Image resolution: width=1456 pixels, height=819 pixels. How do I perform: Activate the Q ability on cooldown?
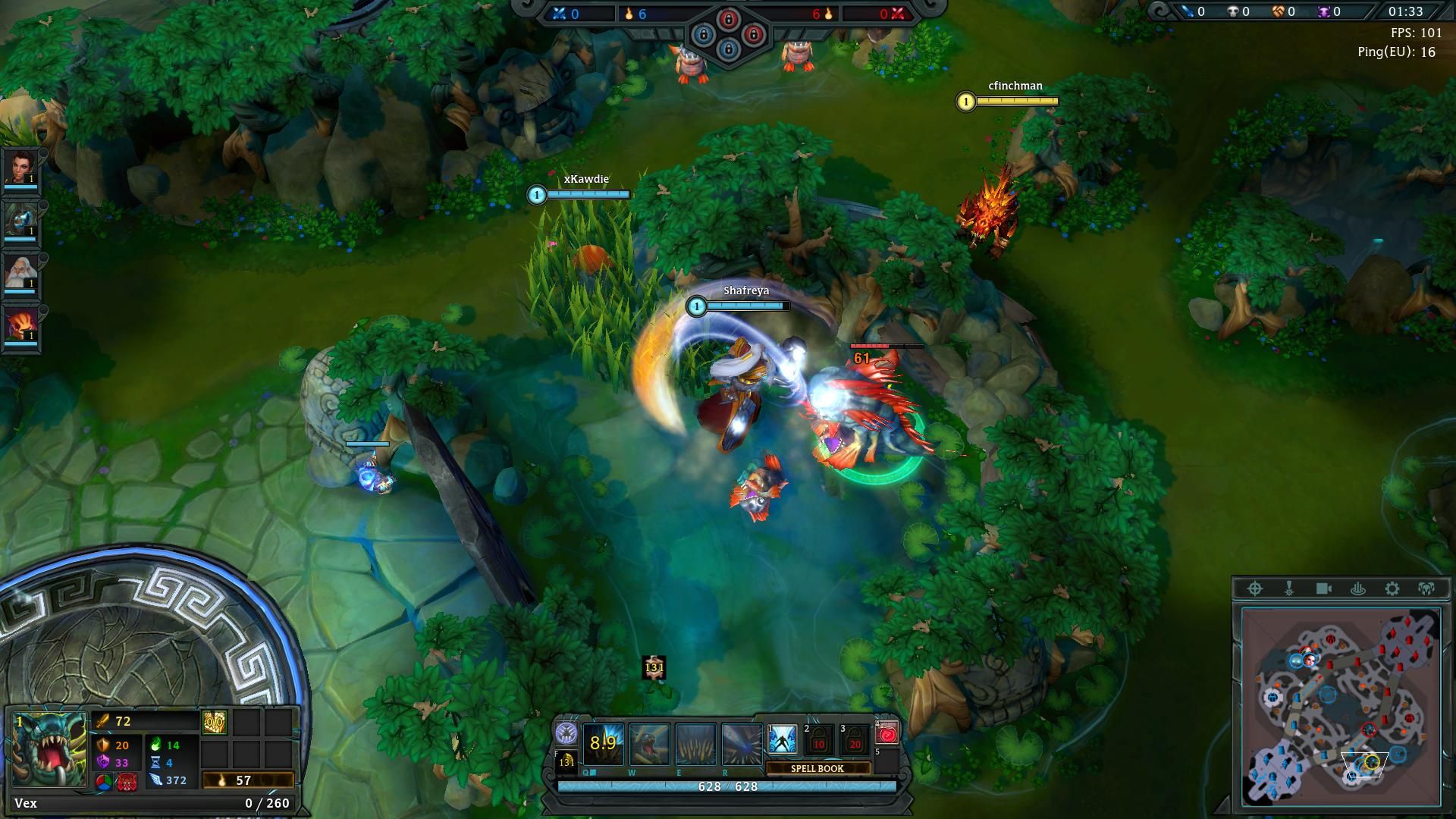pos(603,743)
